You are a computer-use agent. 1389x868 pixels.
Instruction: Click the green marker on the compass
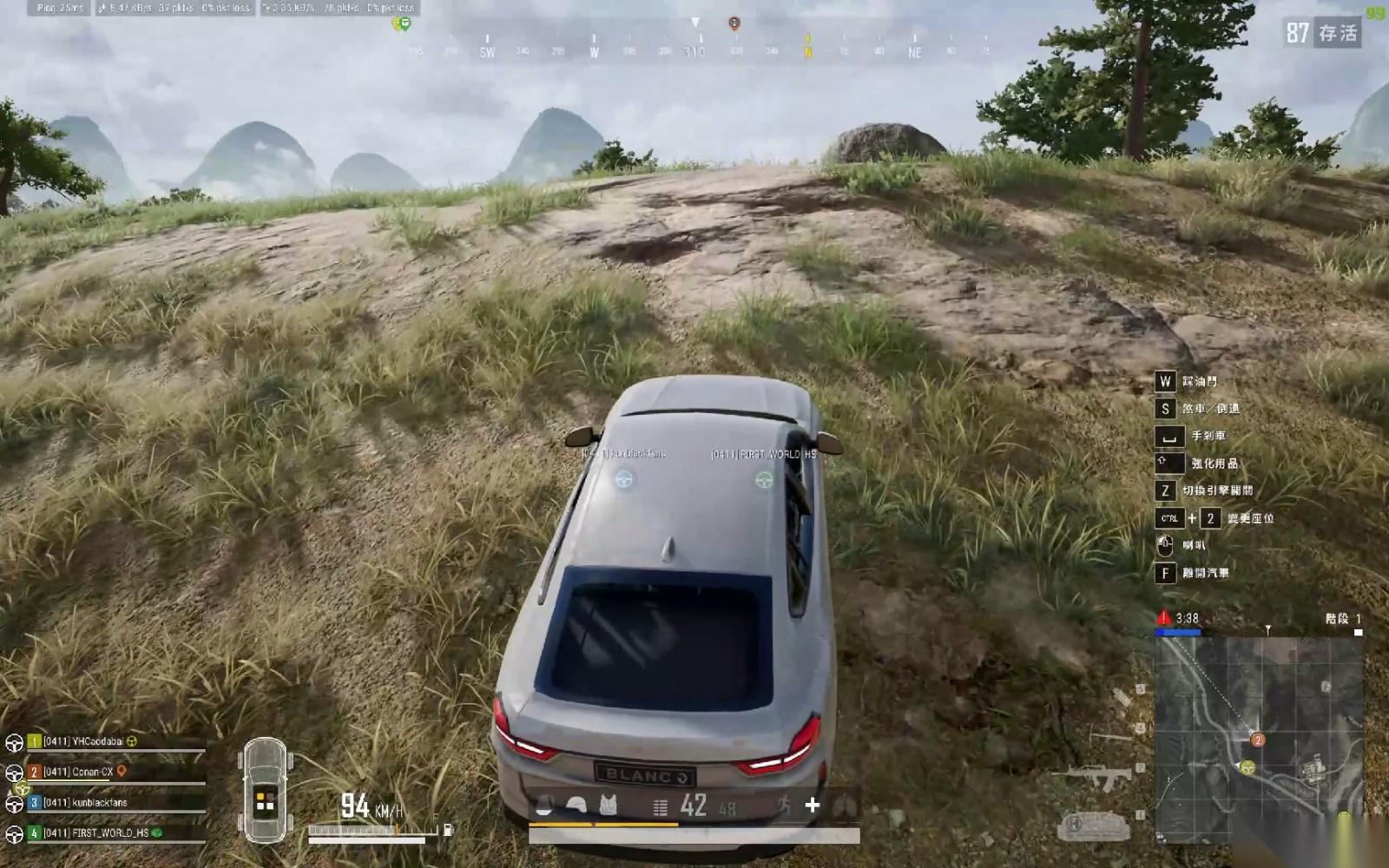(x=403, y=23)
